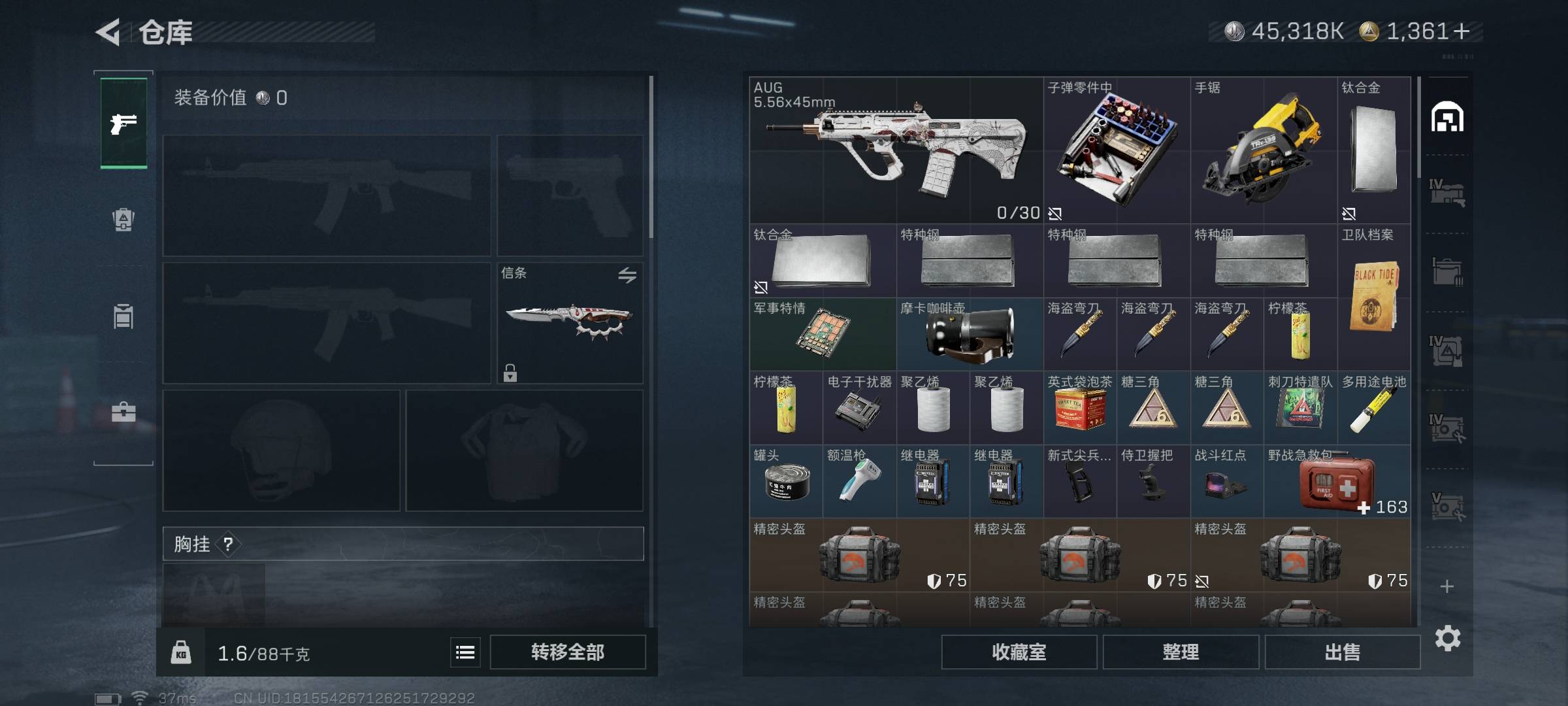1568x706 pixels.
Task: Open the 收藏室 collection room
Action: (1019, 652)
